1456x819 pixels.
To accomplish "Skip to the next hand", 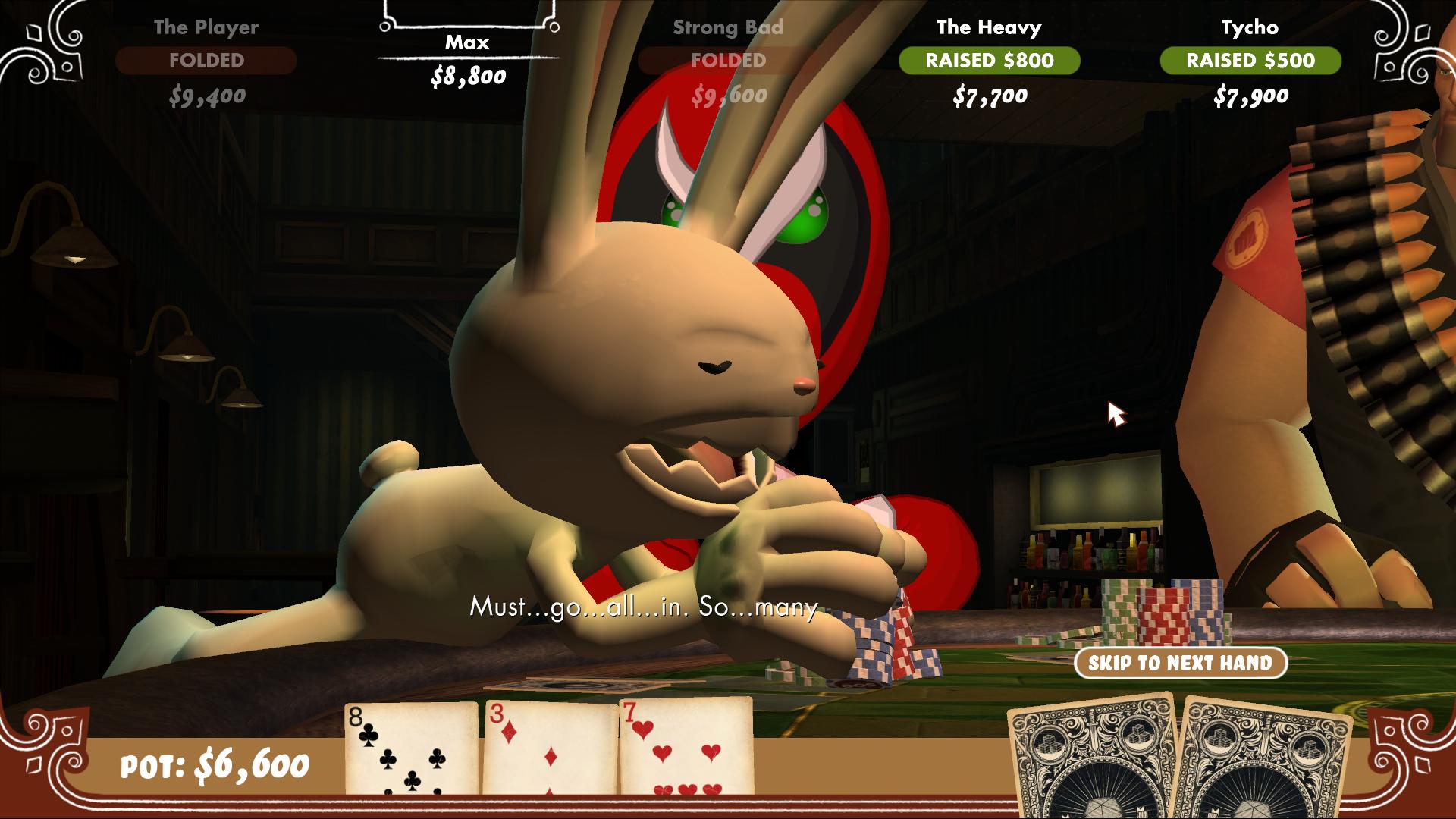I will coord(1180,663).
